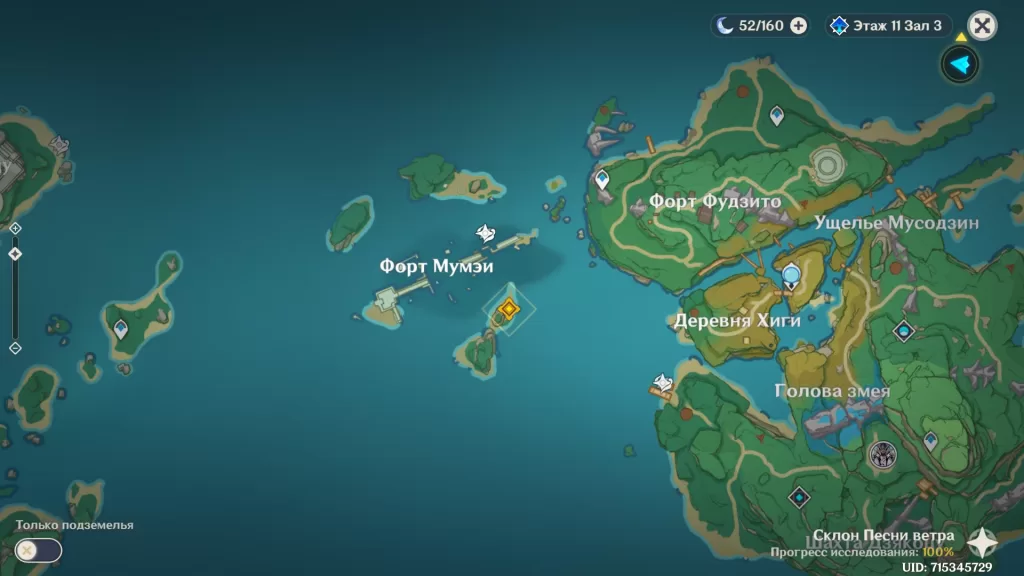Close the map with the X button

[983, 26]
